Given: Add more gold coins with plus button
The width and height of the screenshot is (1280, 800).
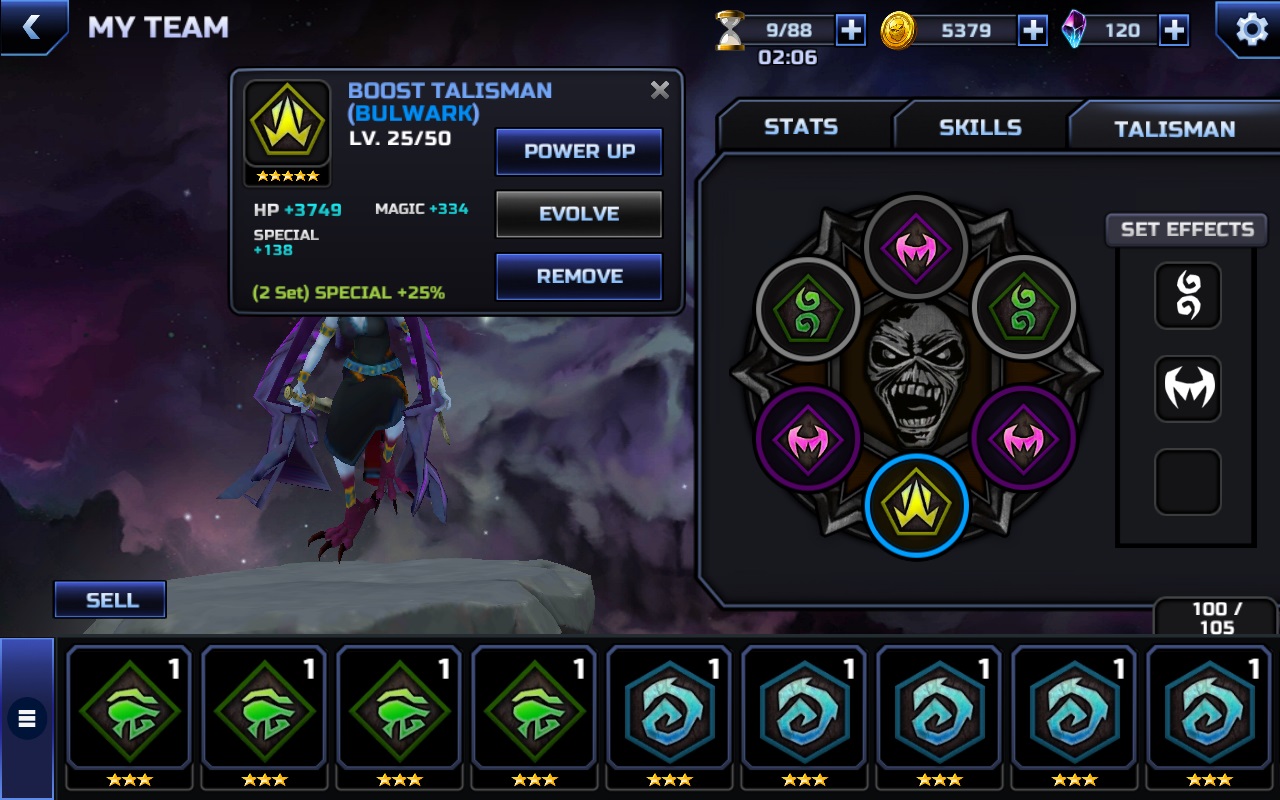Looking at the screenshot, I should pos(1032,30).
